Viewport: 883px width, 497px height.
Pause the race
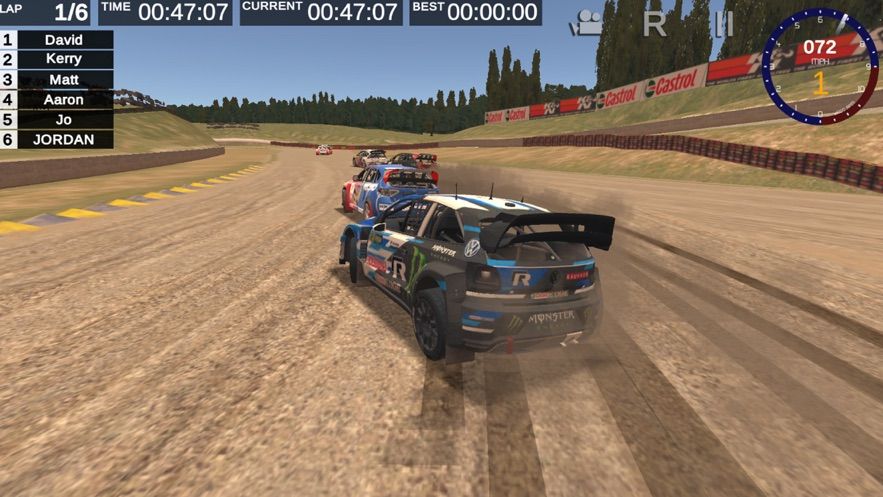[723, 23]
